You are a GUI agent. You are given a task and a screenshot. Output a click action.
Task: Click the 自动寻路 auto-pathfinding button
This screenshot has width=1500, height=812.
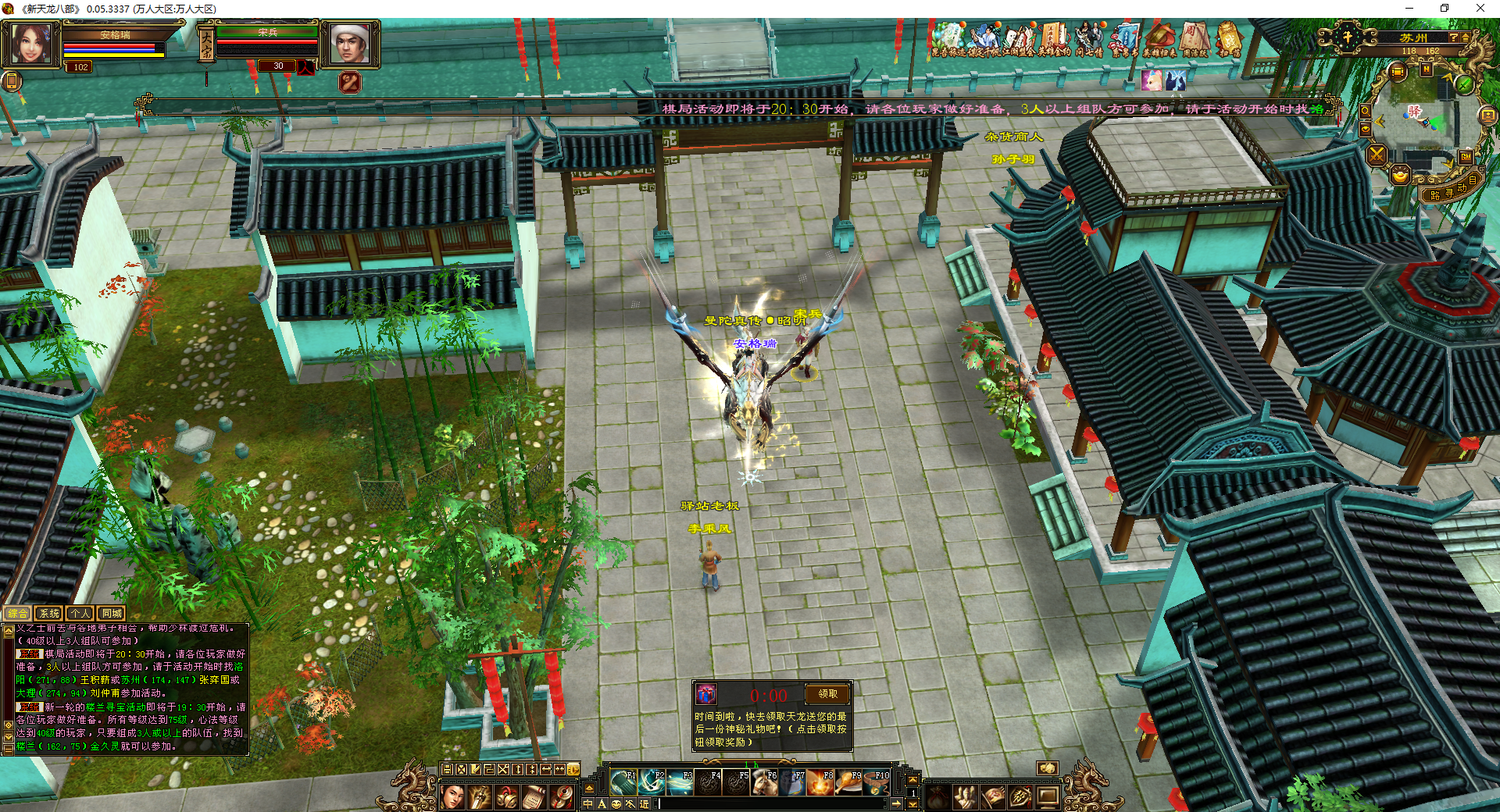1453,190
